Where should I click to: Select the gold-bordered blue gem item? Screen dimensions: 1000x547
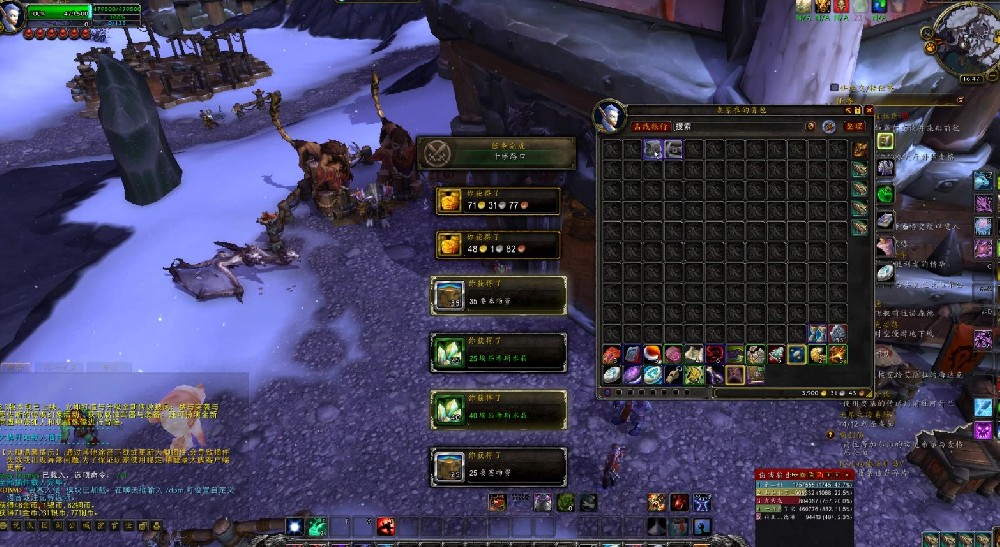coord(796,354)
